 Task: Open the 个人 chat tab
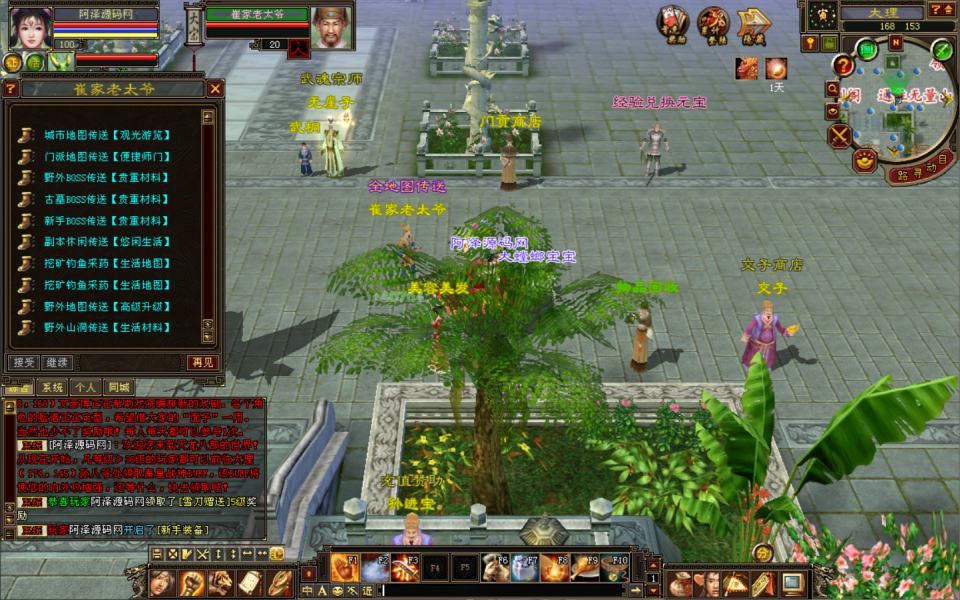(85, 387)
